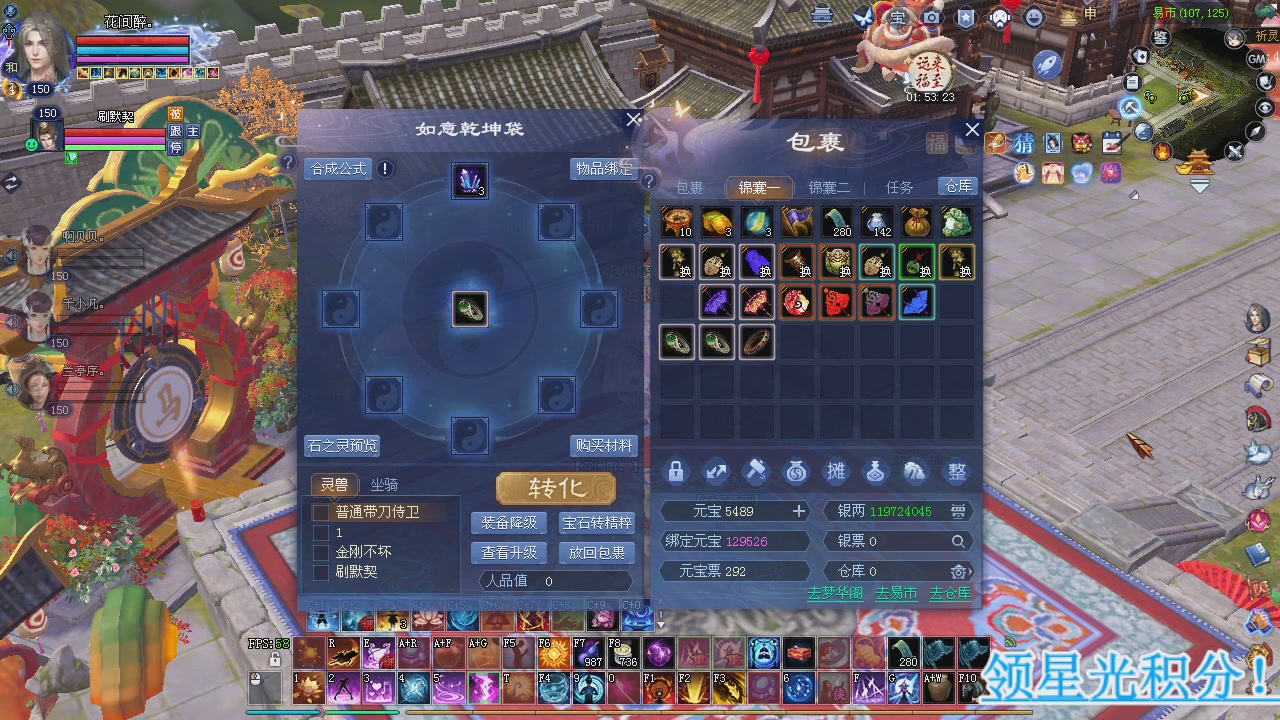1280x720 pixels.
Task: Click the 整 tidy-bag icon to sort items
Action: [x=956, y=472]
